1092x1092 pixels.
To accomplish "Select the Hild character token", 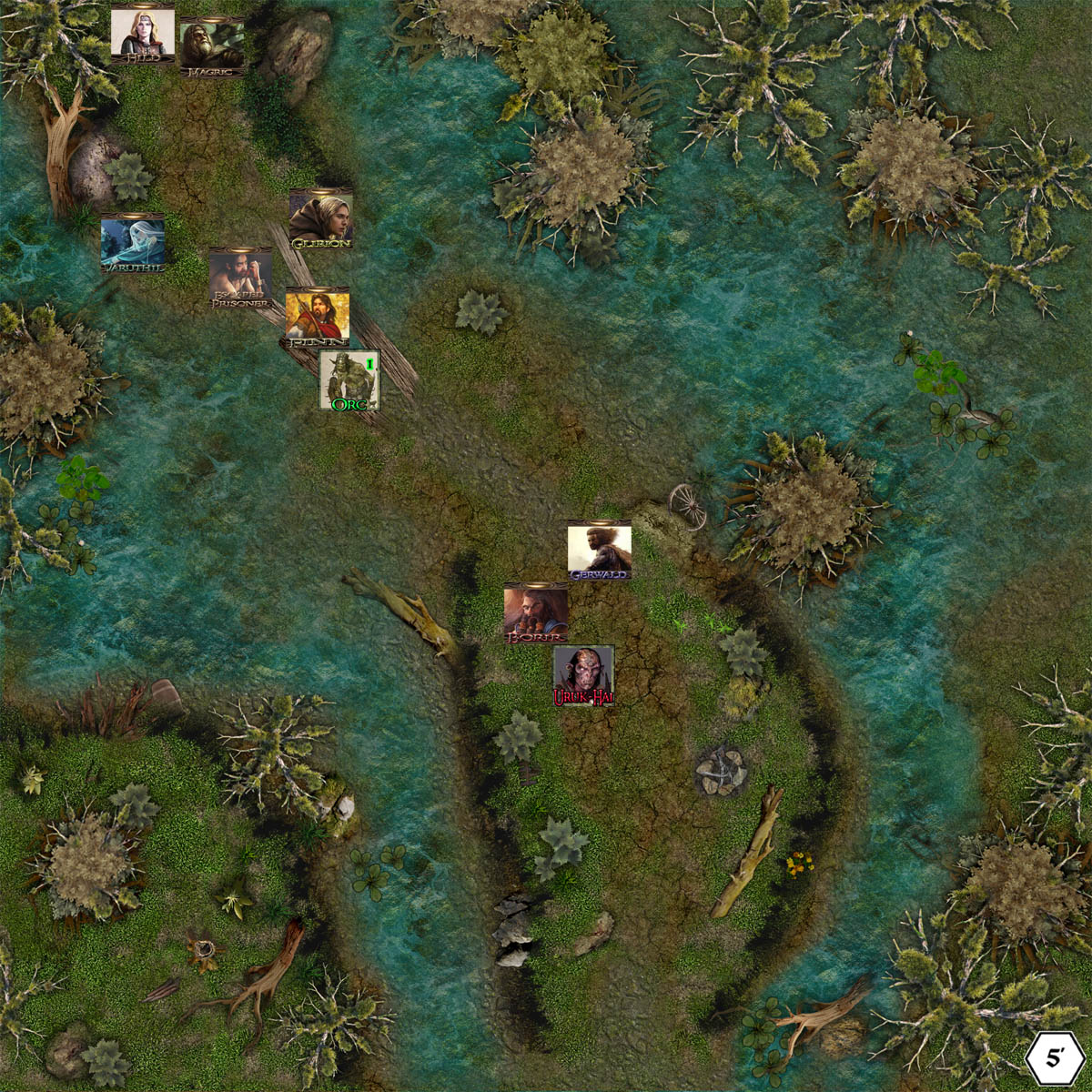I will [x=143, y=35].
